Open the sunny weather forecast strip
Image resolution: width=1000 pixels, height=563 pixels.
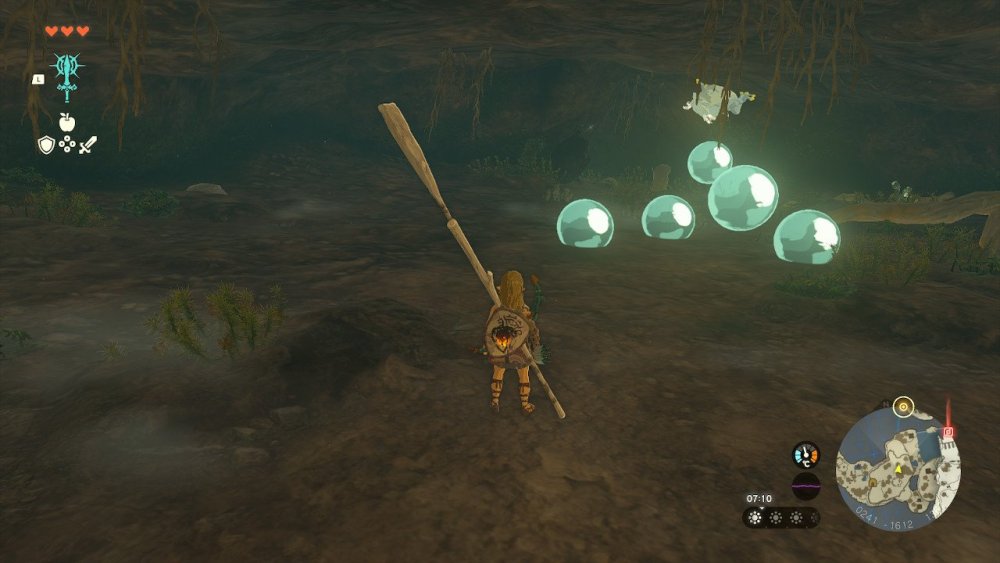tap(781, 518)
